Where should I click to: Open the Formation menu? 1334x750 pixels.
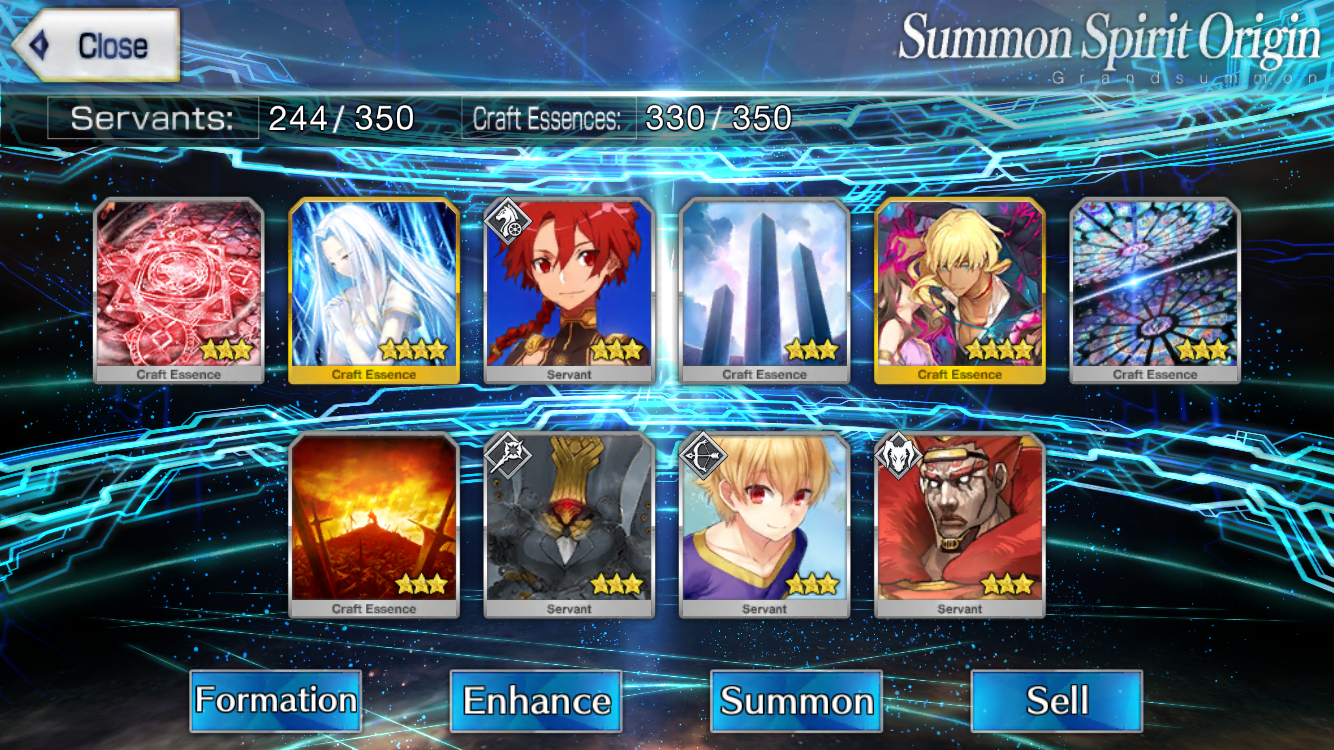point(275,700)
